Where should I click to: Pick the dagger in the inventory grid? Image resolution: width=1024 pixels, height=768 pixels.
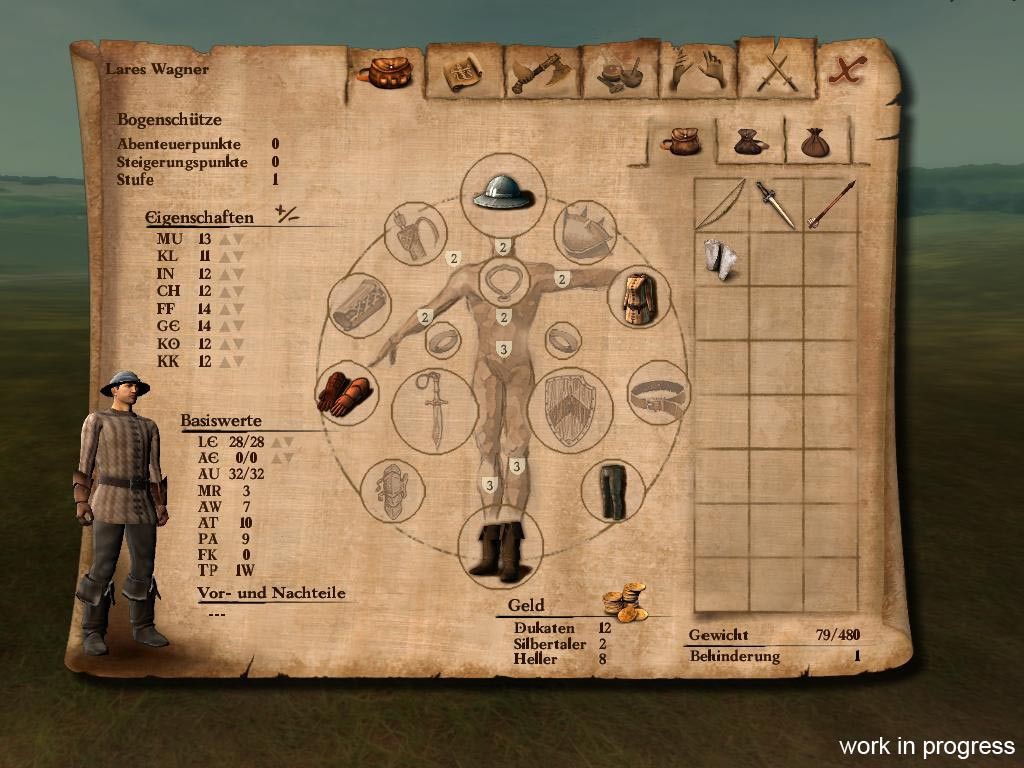(775, 204)
